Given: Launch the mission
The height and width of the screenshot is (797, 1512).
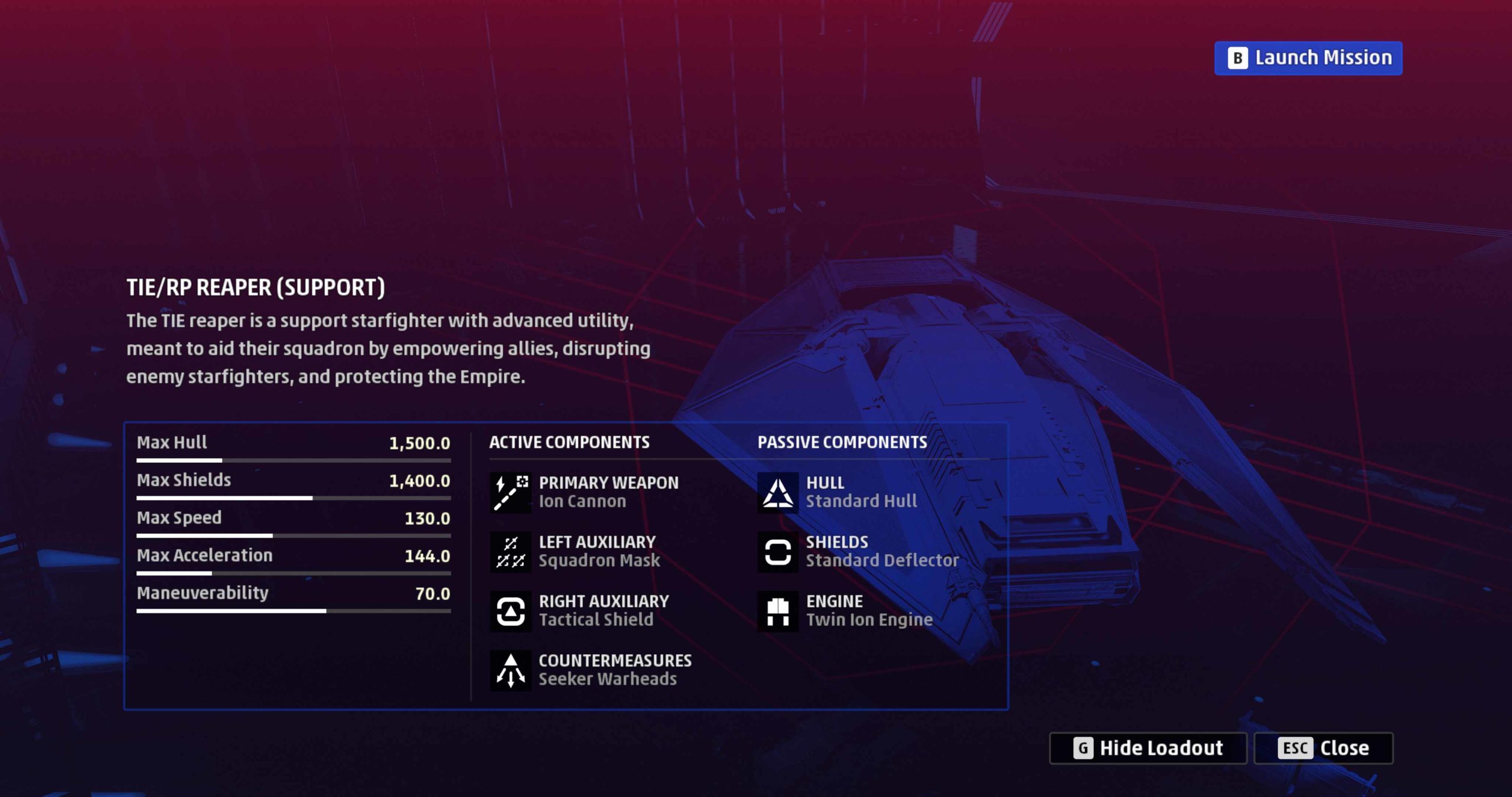Looking at the screenshot, I should coord(1308,58).
